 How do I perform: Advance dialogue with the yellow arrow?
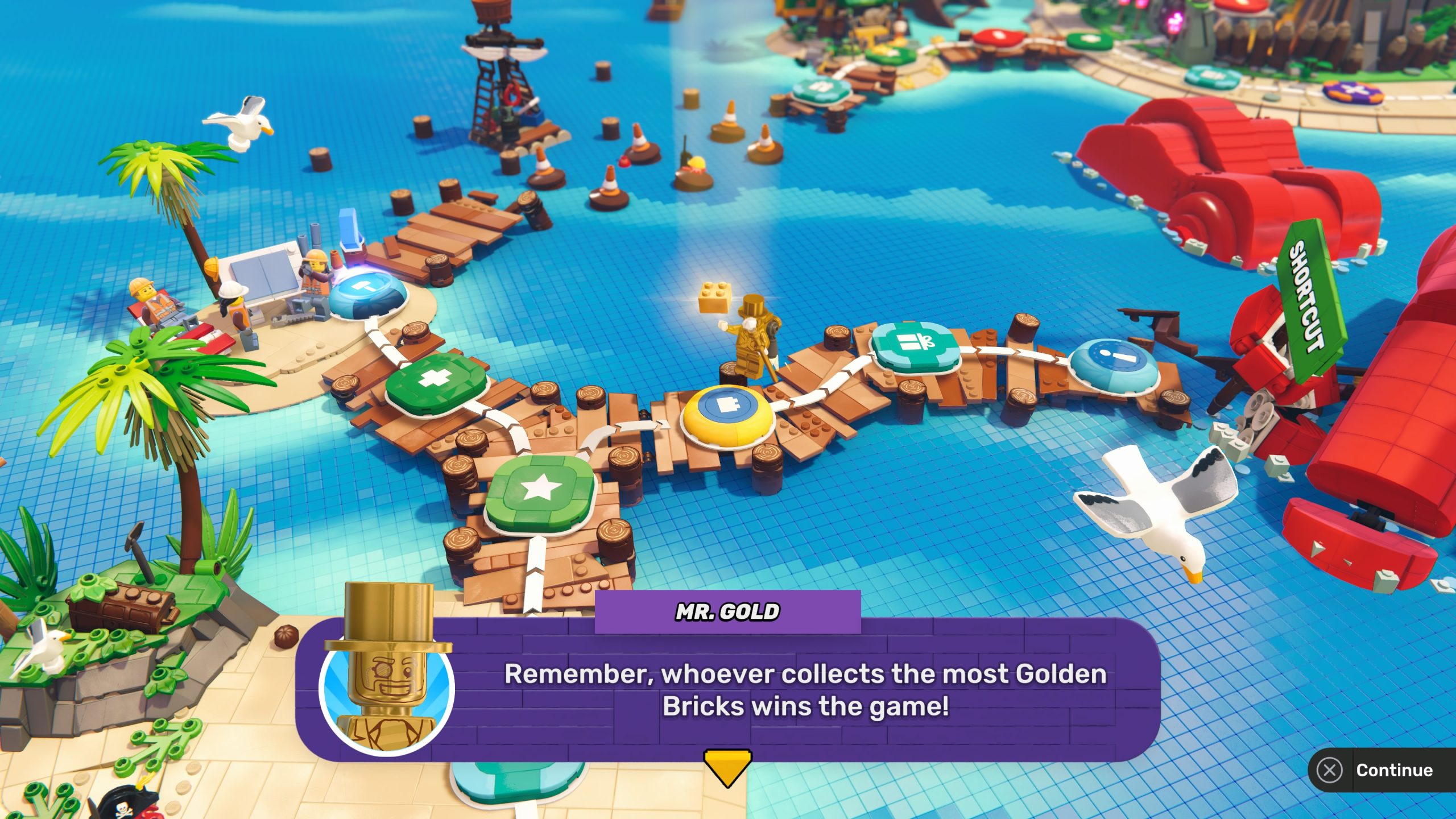coord(727,767)
